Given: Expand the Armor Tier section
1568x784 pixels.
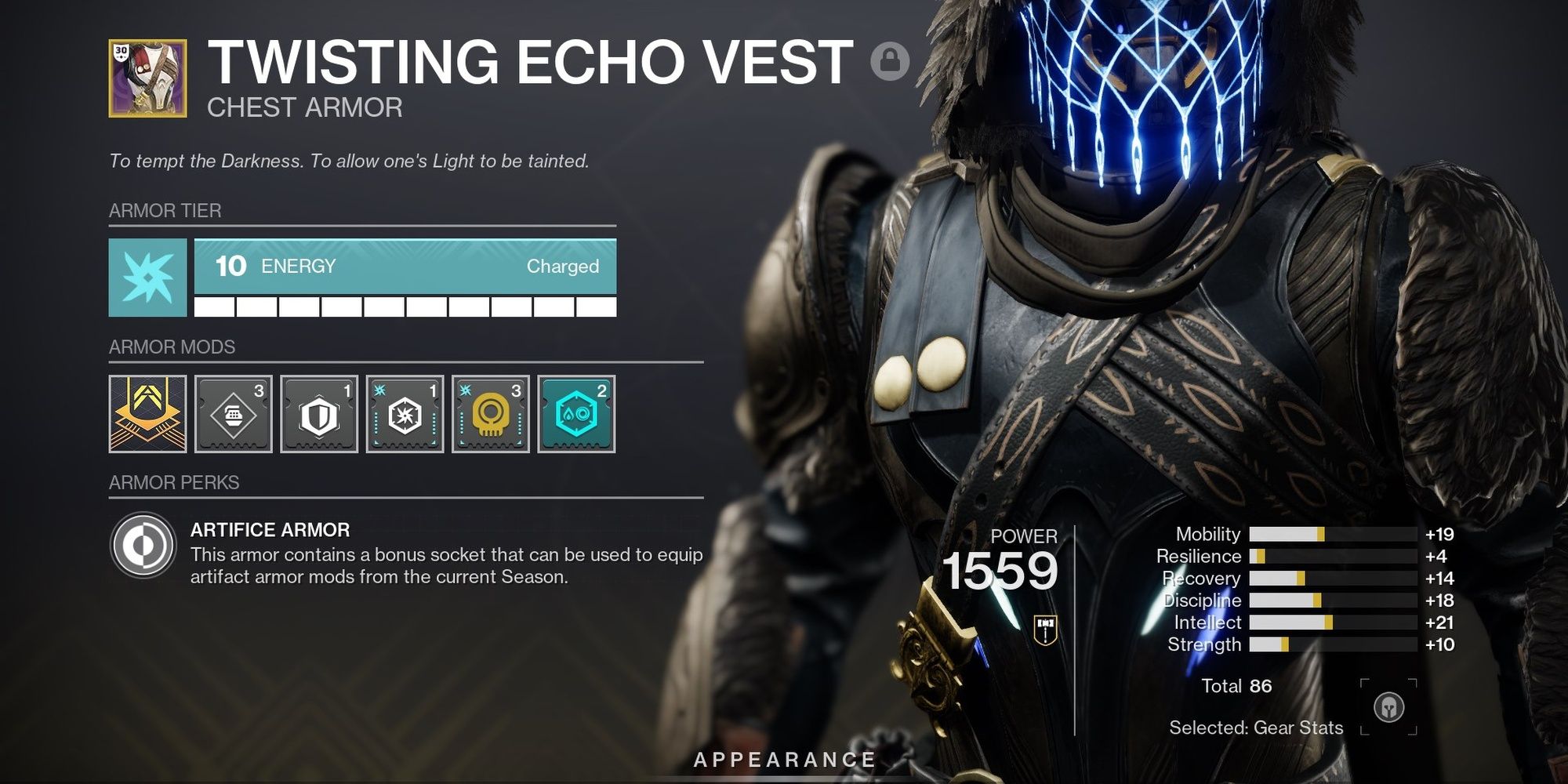Looking at the screenshot, I should point(163,210).
